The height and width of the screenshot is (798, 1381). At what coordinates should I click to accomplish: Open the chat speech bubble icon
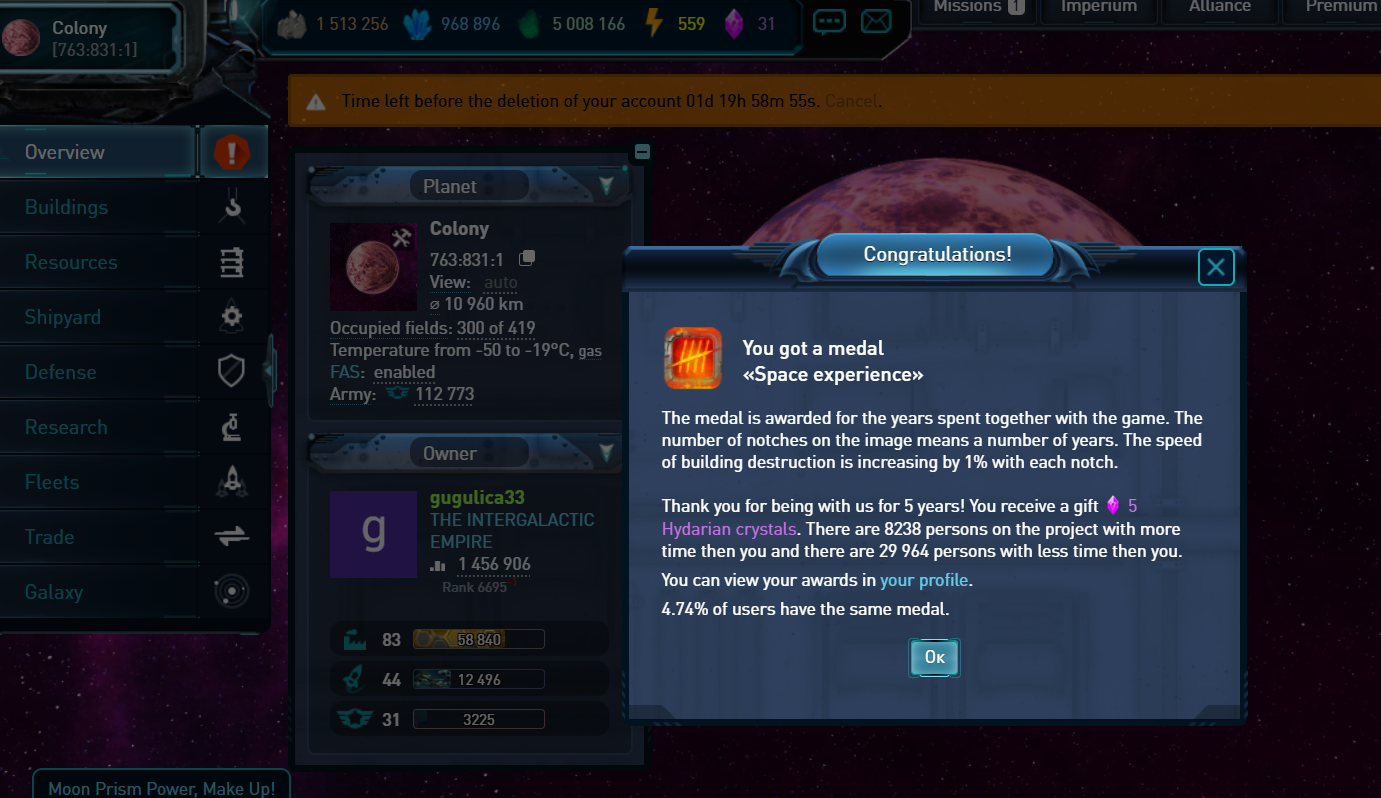point(829,21)
